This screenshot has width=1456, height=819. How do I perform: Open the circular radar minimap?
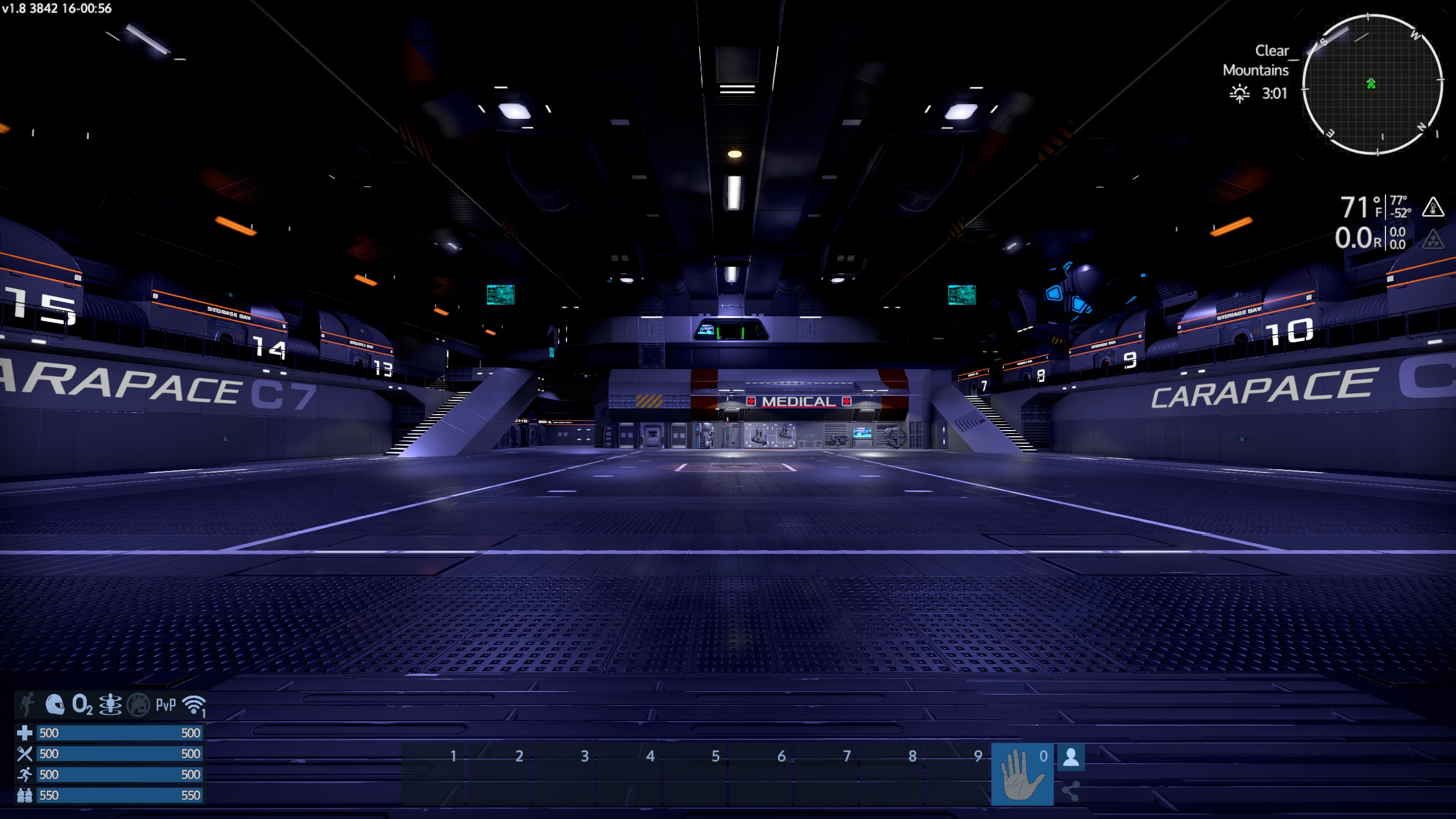pyautogui.click(x=1372, y=85)
